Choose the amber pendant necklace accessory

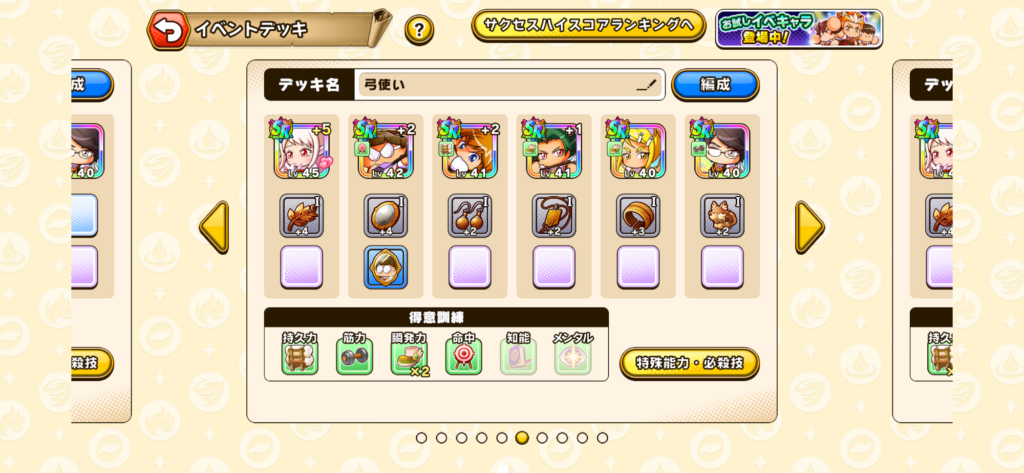(x=553, y=216)
